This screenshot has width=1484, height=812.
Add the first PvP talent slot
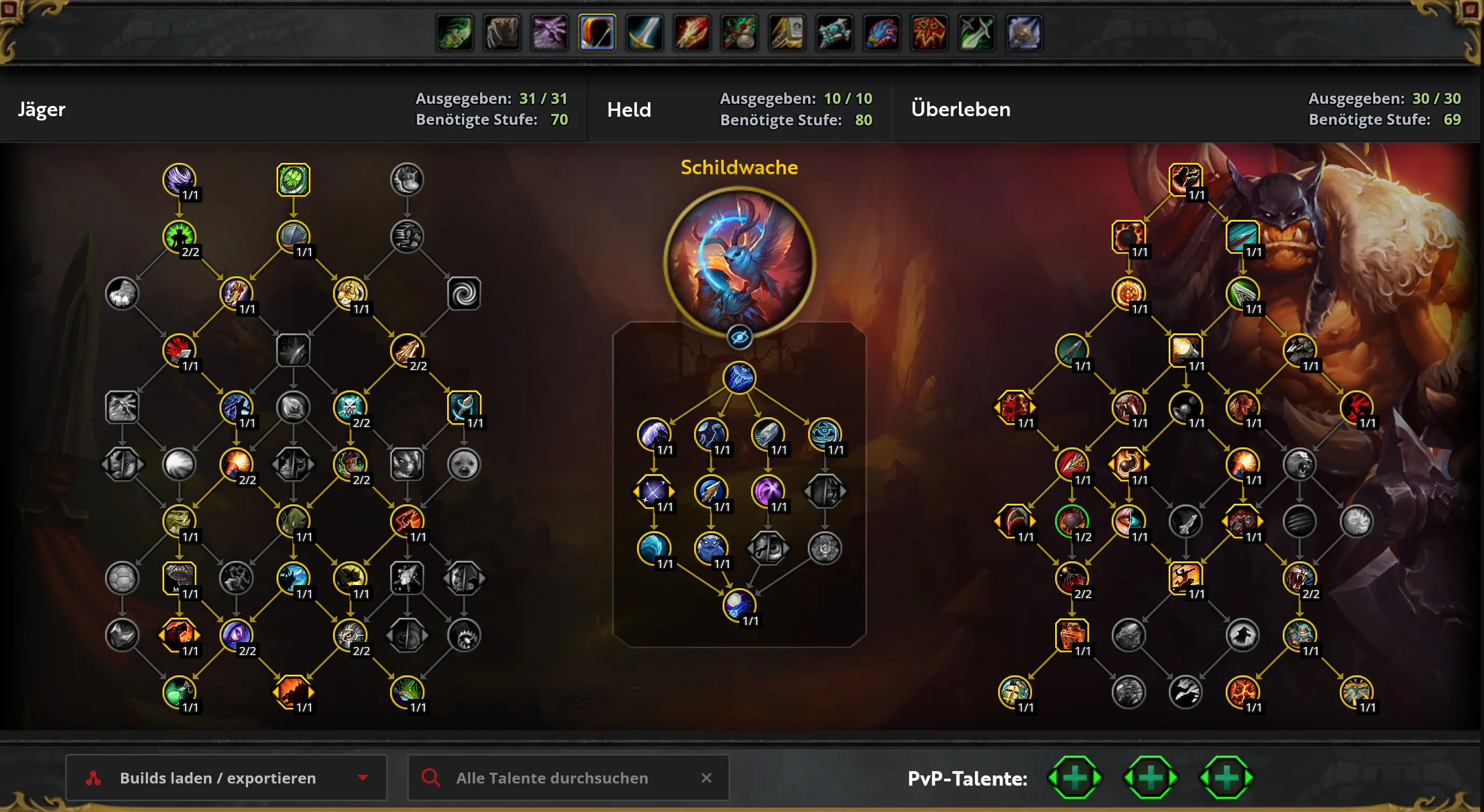click(1075, 778)
